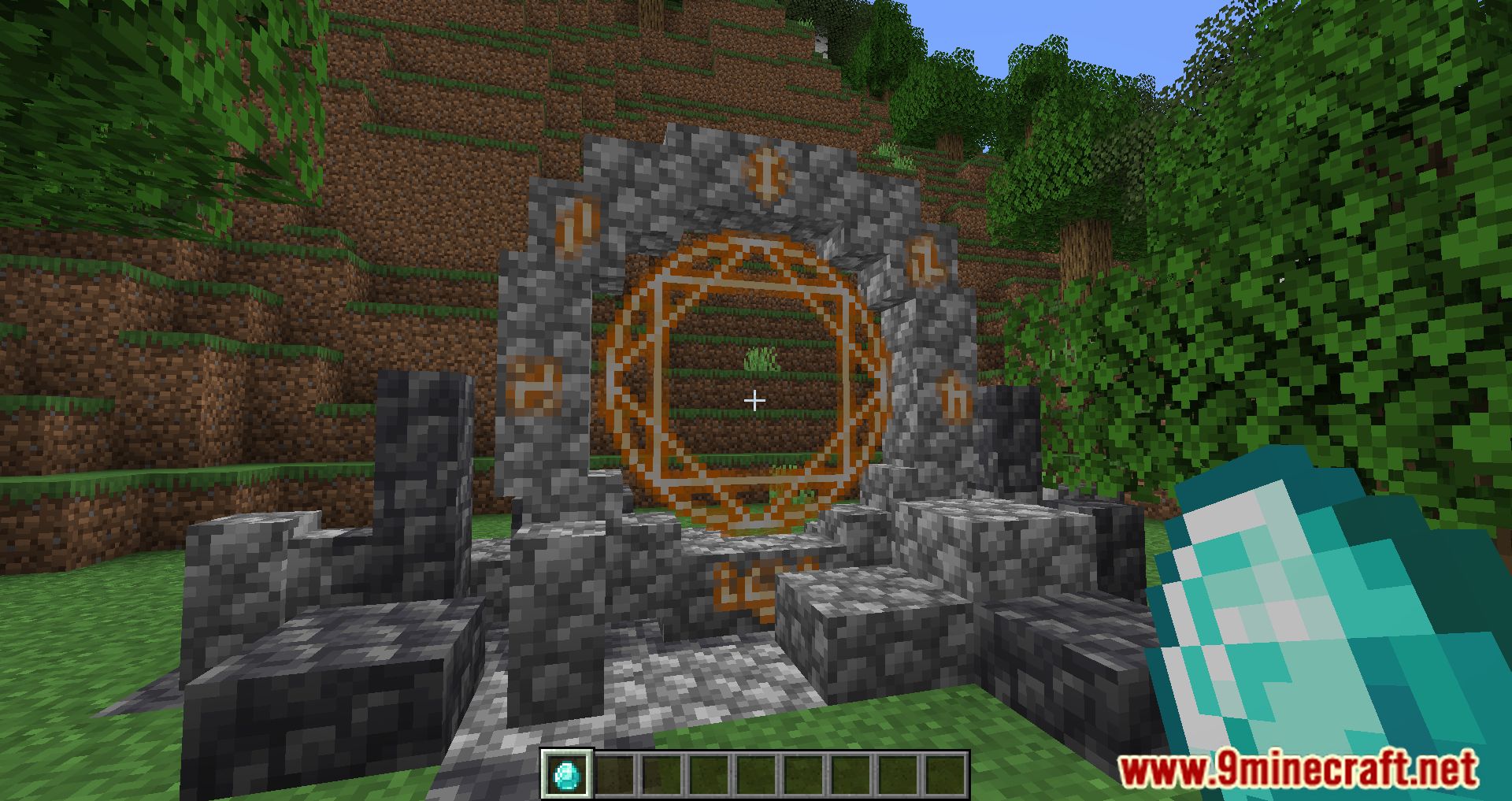1512x801 pixels.
Task: Click the crosshair at screen center
Action: [x=754, y=400]
